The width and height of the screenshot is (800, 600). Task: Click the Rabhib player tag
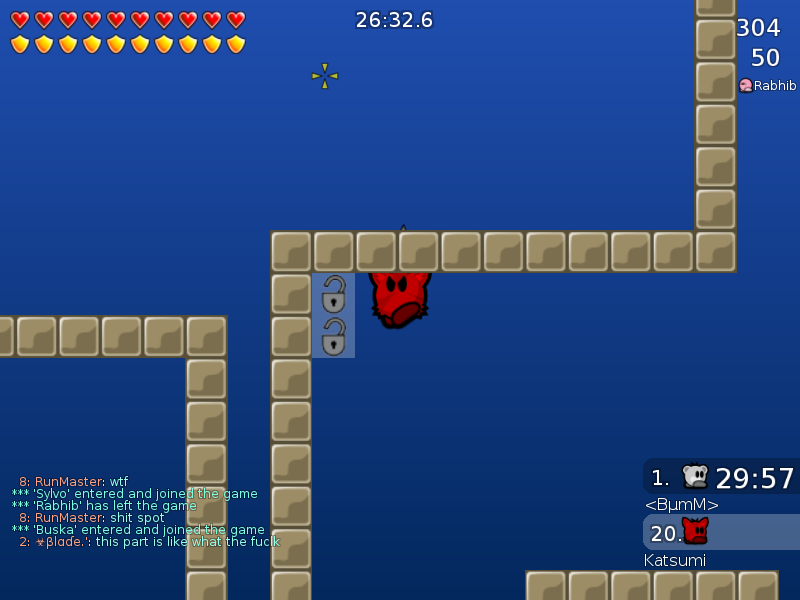click(768, 86)
